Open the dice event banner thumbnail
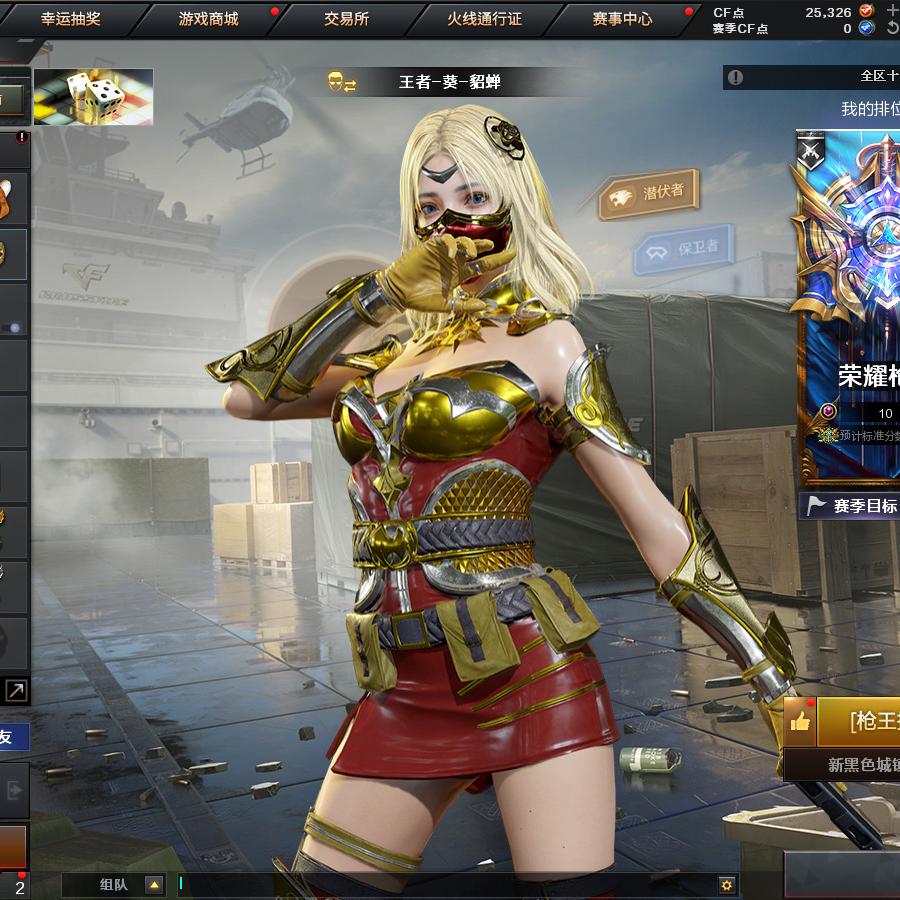The width and height of the screenshot is (900, 900). click(x=93, y=96)
